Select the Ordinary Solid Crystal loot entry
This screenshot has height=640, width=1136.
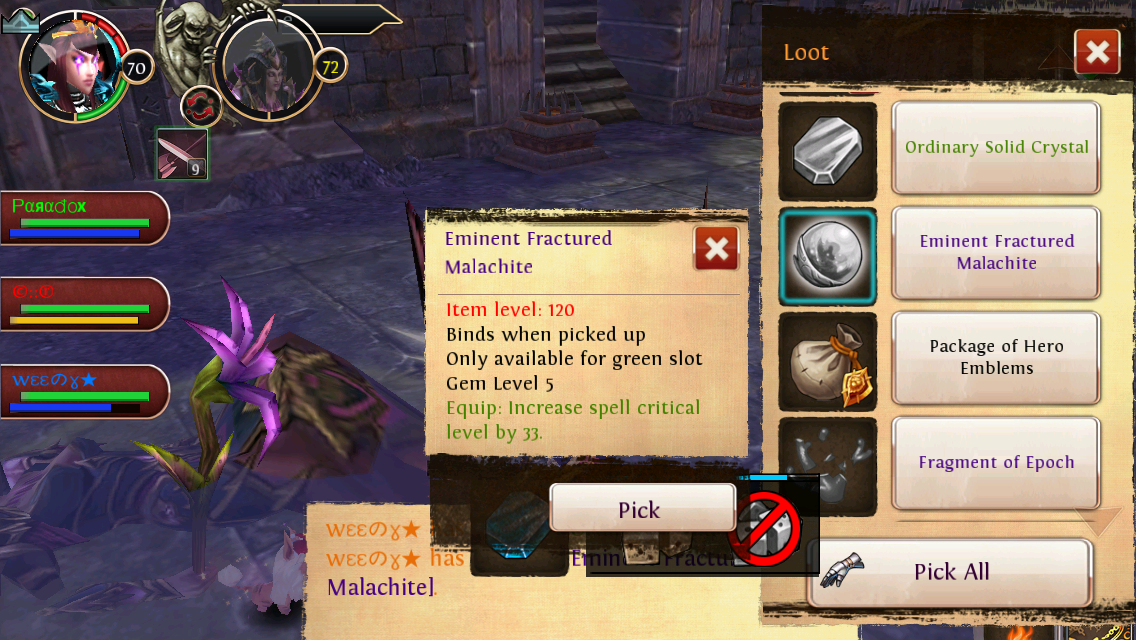tap(996, 148)
